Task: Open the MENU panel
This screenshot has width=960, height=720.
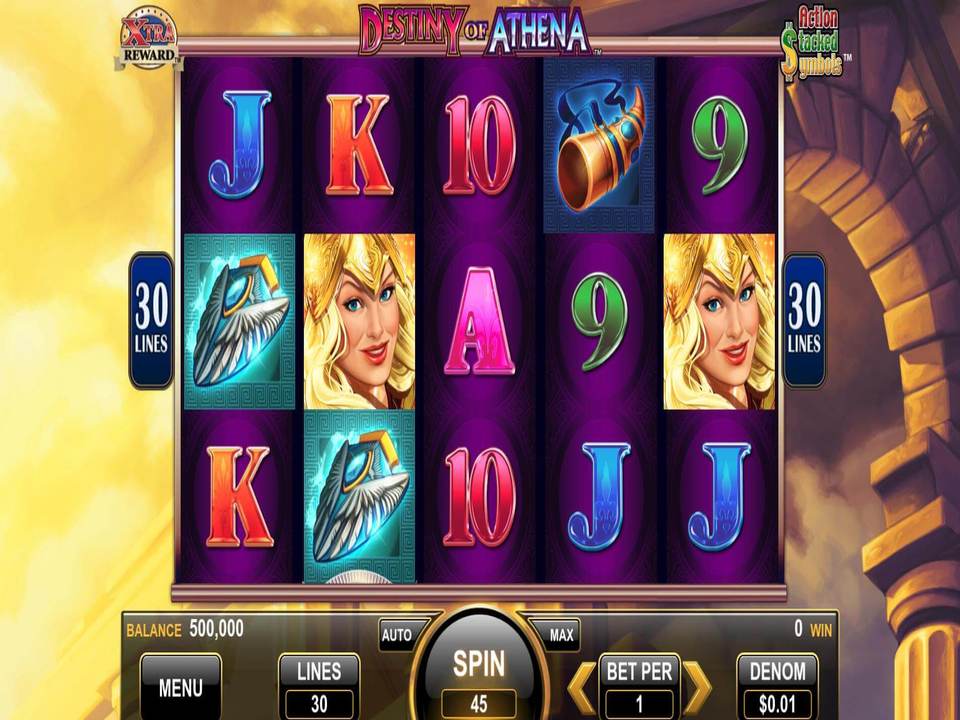Action: [180, 687]
